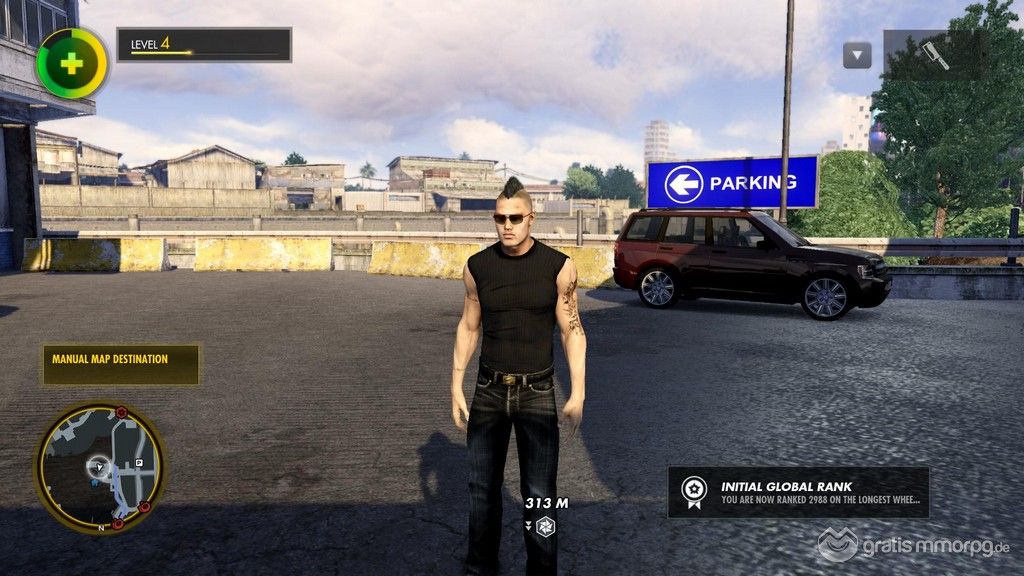Select the Manual Map Destination label
The height and width of the screenshot is (576, 1024).
[121, 365]
